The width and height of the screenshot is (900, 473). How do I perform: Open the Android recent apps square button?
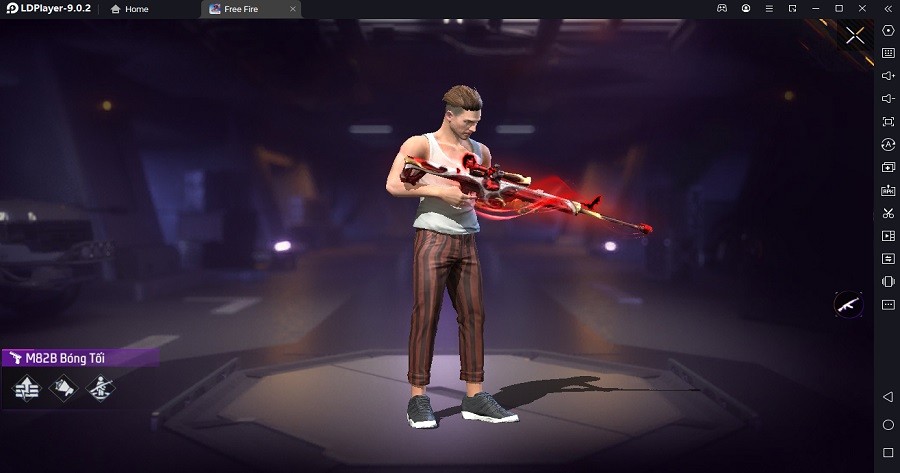click(x=888, y=453)
